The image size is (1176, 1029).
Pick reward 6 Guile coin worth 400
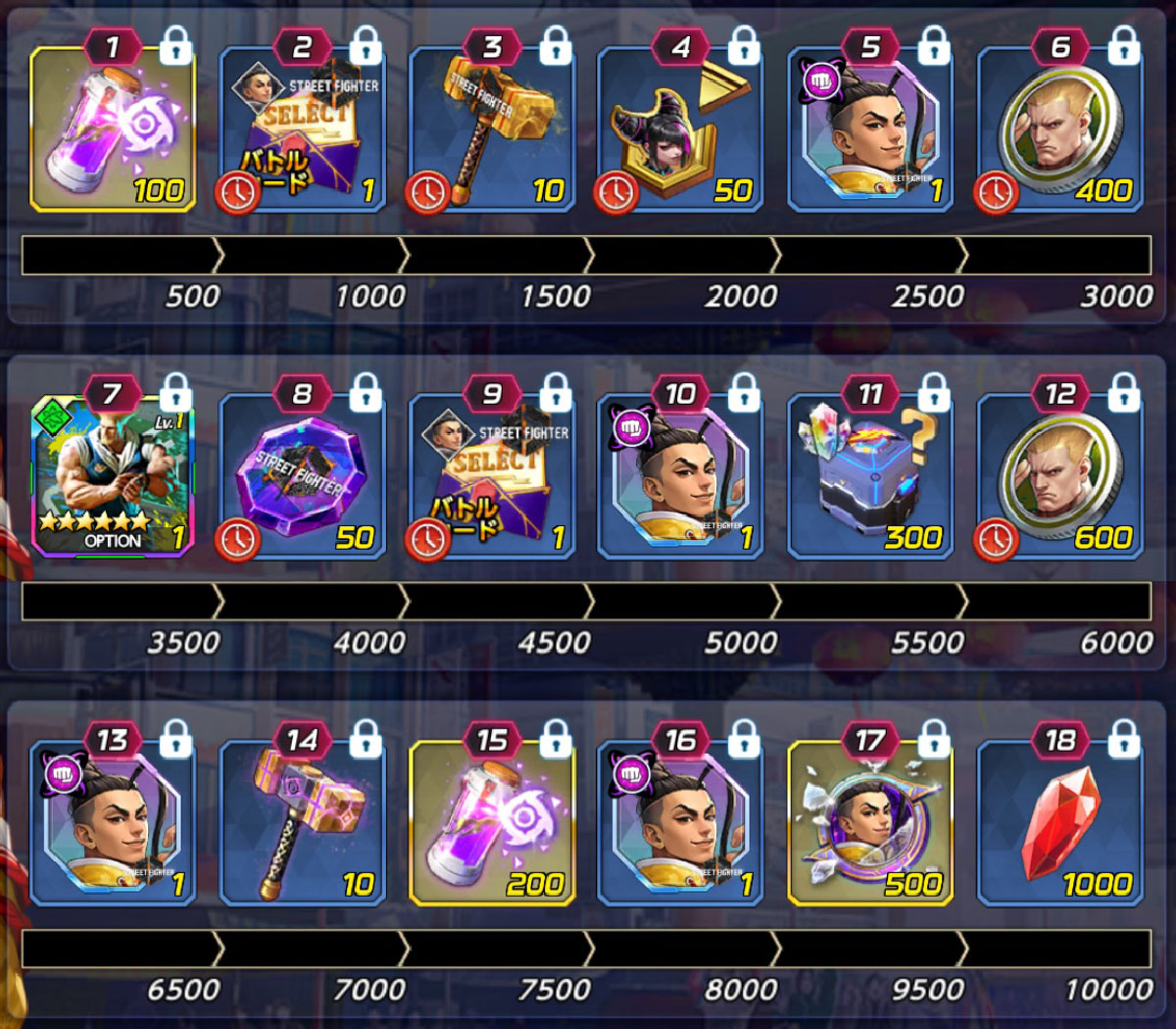1060,129
